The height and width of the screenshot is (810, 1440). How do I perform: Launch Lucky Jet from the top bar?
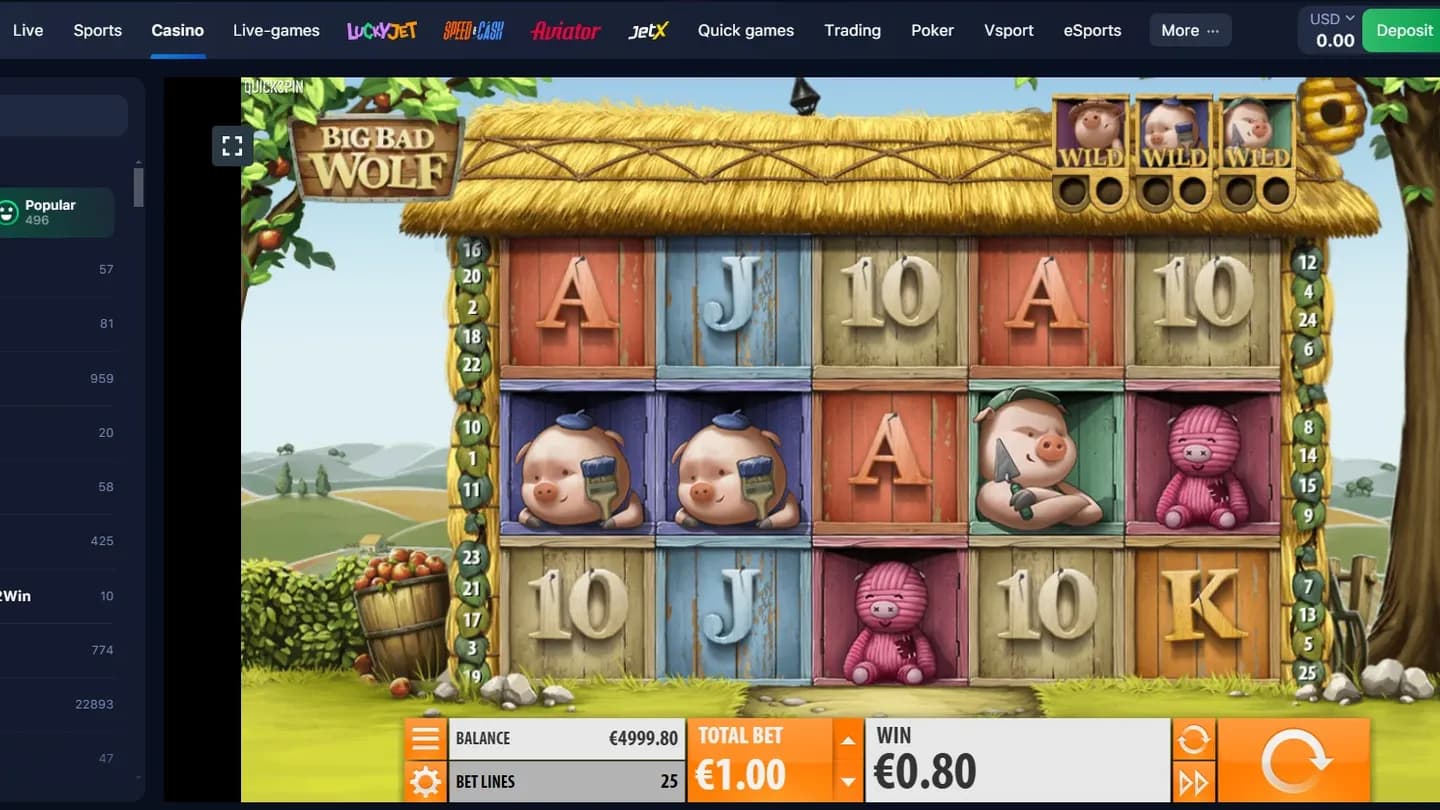[381, 30]
